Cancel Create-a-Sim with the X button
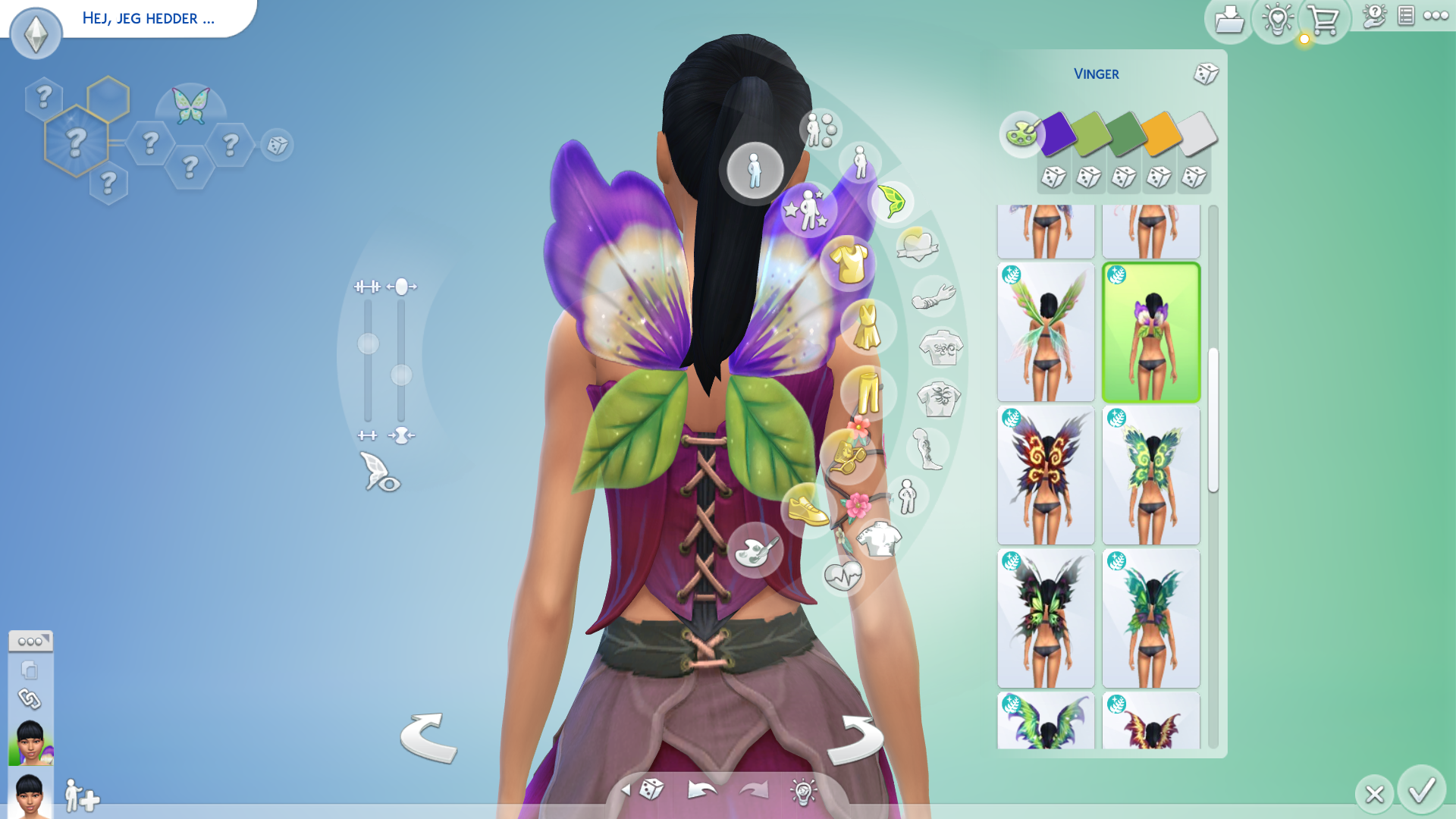Image resolution: width=1456 pixels, height=819 pixels. coord(1374,794)
